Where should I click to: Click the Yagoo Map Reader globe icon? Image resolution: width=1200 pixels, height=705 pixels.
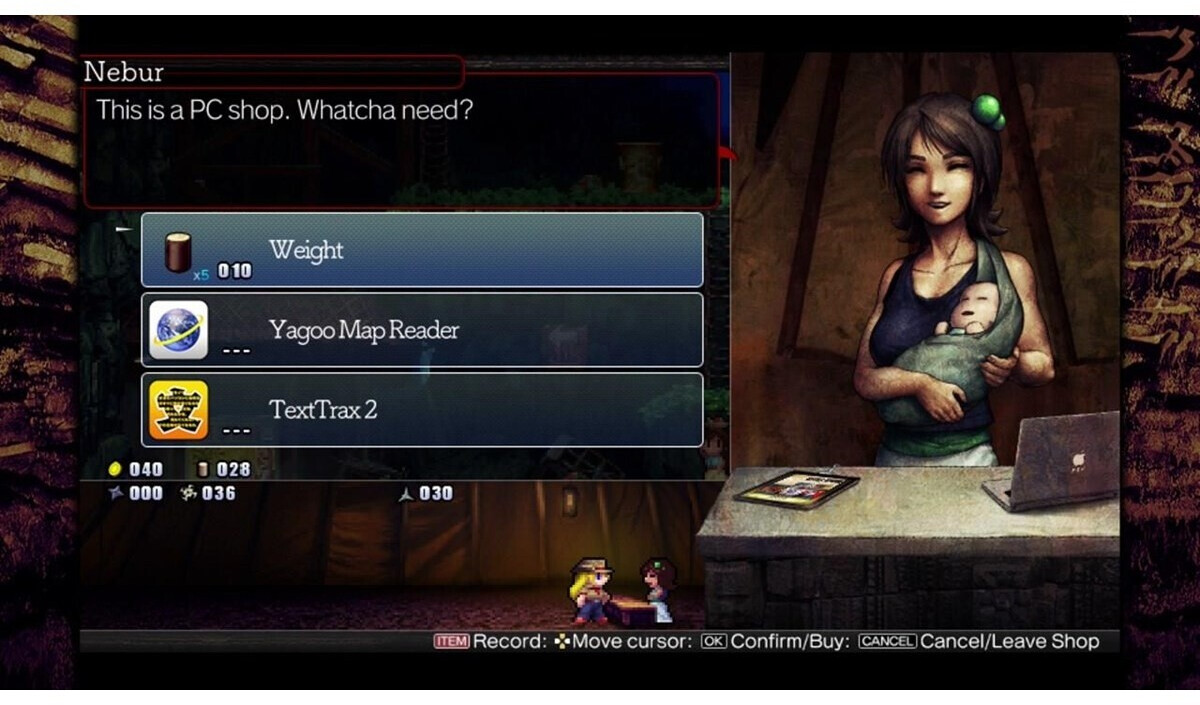coord(179,330)
